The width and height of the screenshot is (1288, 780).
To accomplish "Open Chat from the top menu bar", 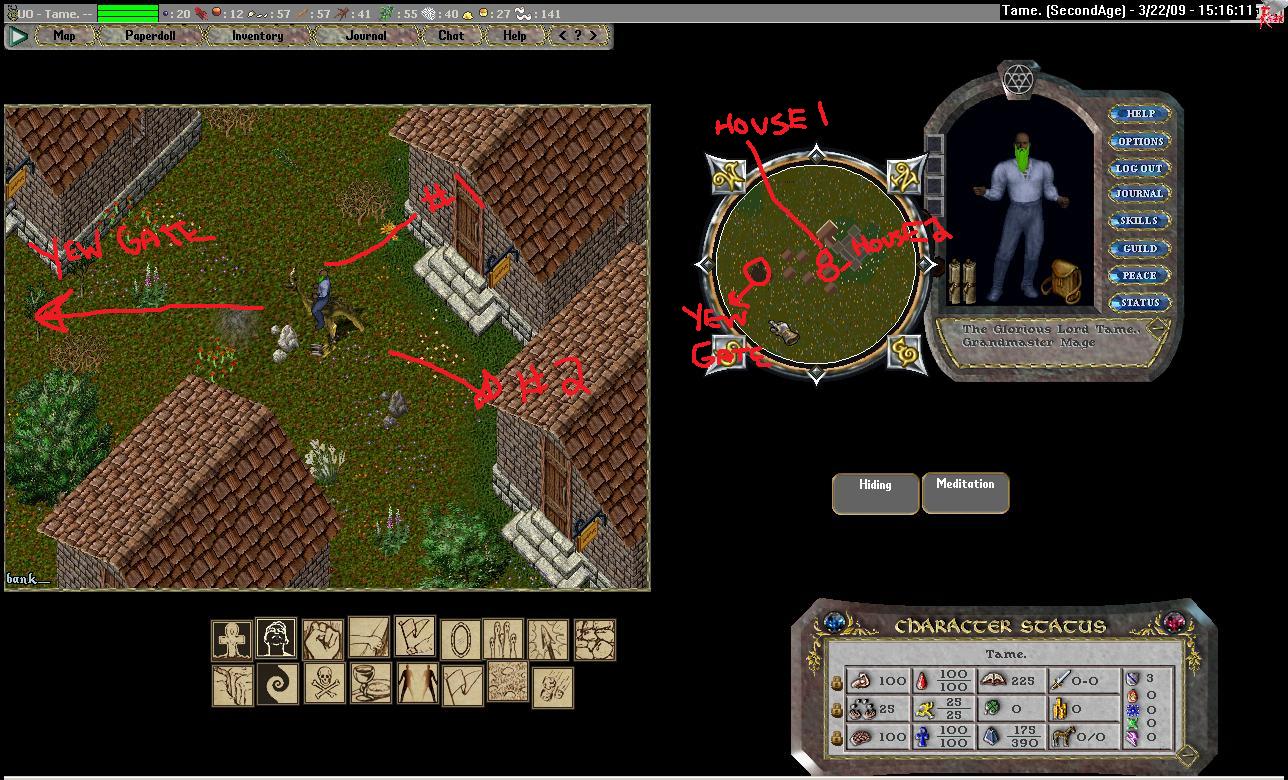I will pyautogui.click(x=451, y=36).
